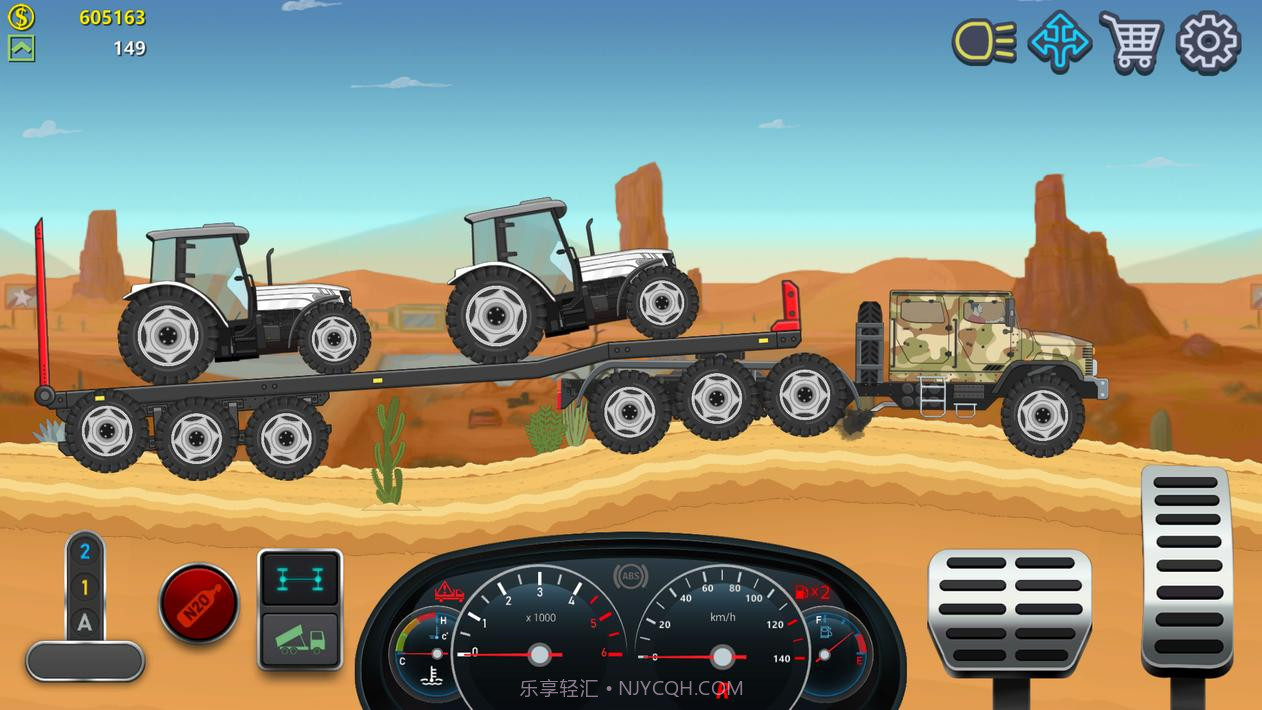The width and height of the screenshot is (1262, 710).
Task: Activate the red N2O nitro boost
Action: coord(199,603)
